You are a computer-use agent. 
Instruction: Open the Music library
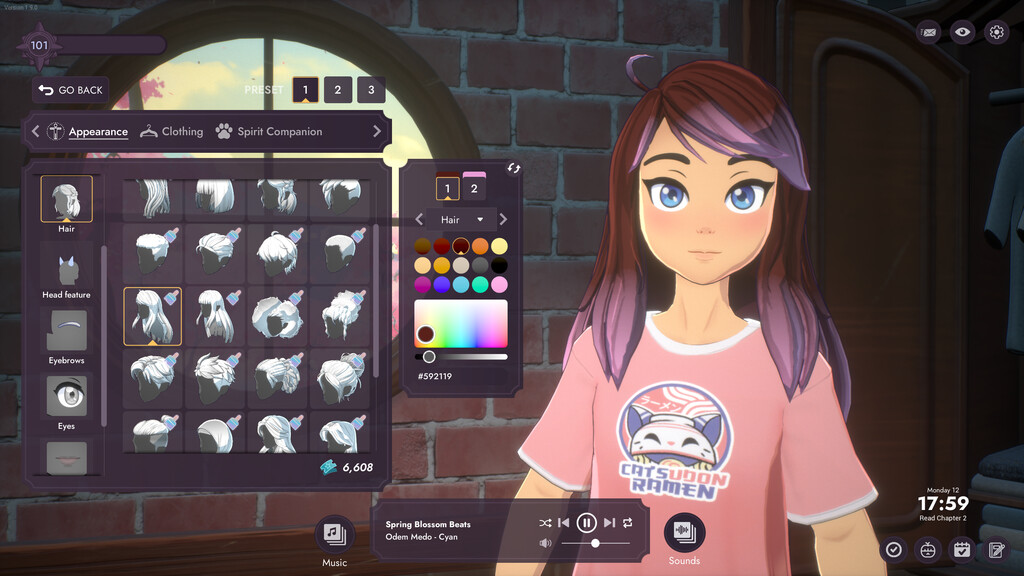tap(334, 534)
